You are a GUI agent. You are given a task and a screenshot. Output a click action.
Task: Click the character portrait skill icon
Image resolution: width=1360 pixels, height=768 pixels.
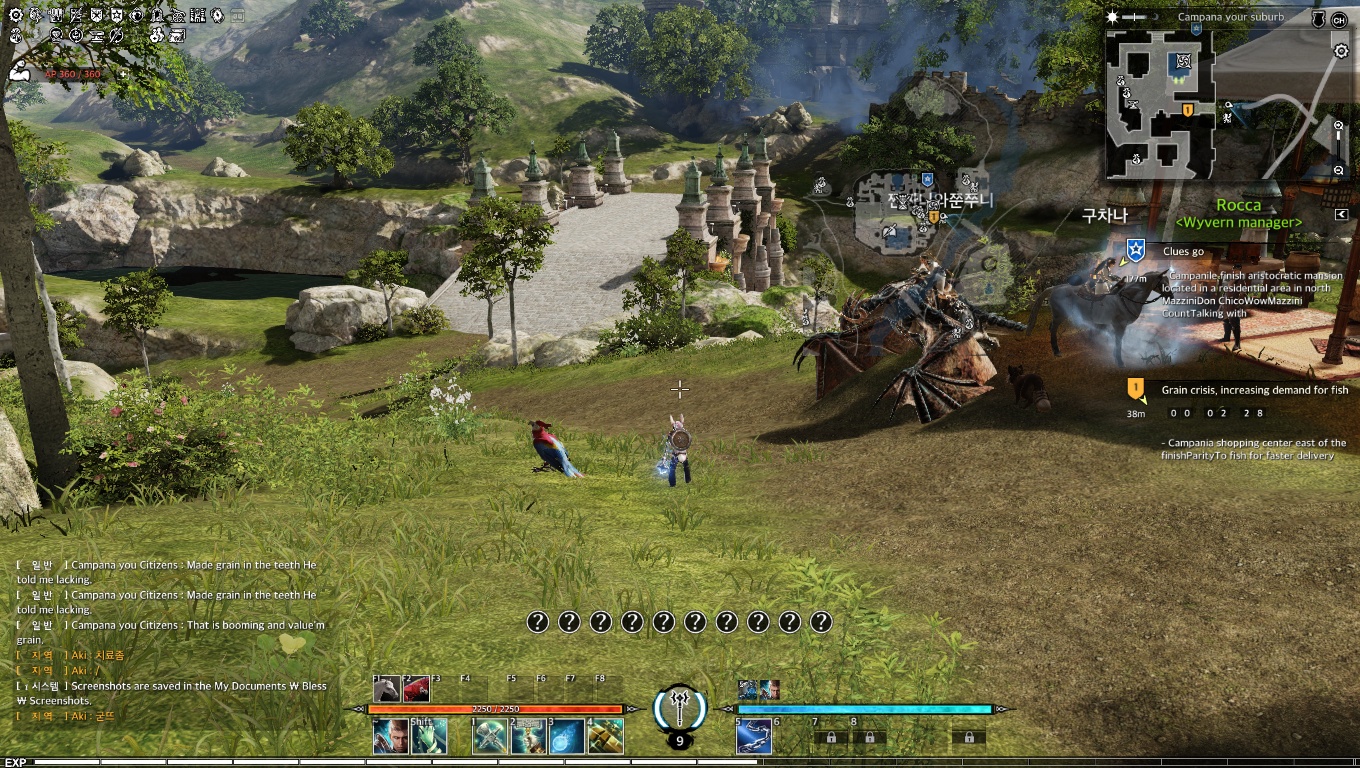pos(390,737)
